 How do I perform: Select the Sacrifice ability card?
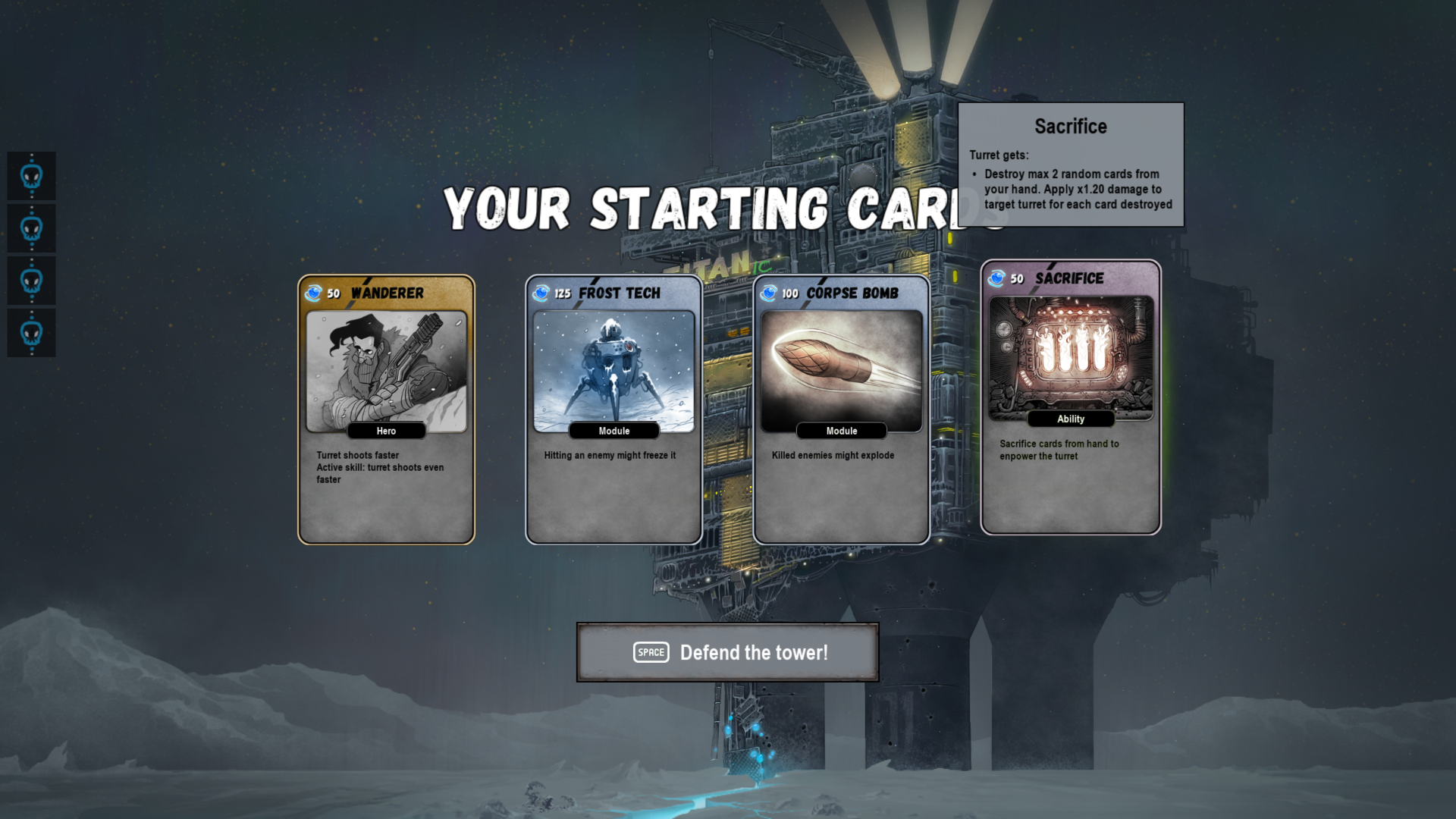pyautogui.click(x=1070, y=398)
